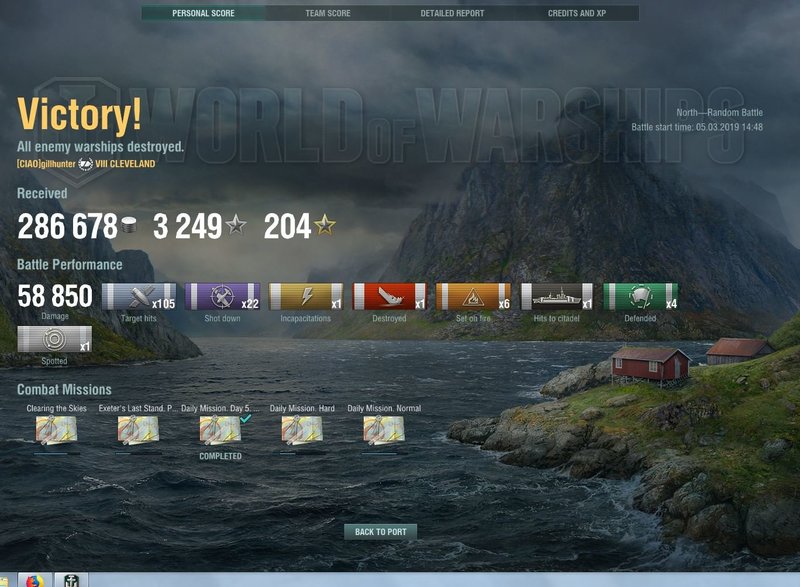
Task: Open the Clearing the Skies mission
Action: [56, 430]
